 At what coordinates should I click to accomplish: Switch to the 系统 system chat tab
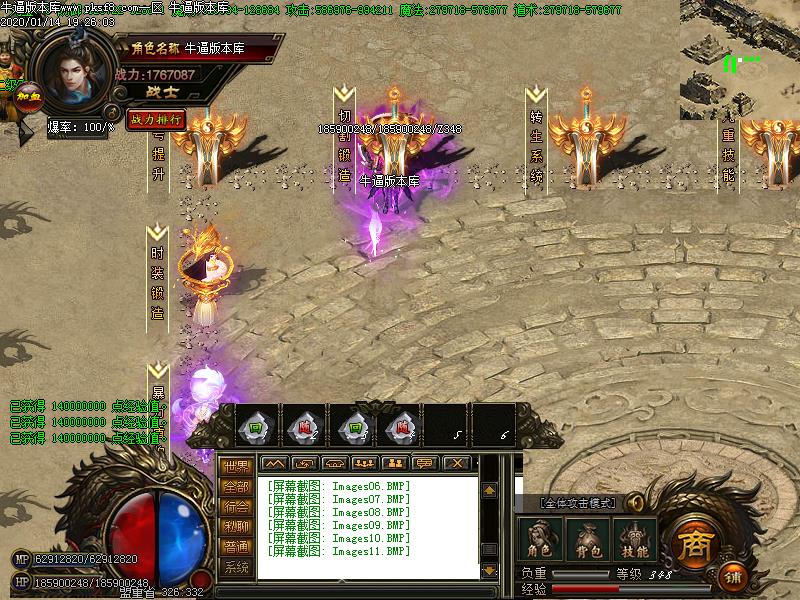(x=236, y=567)
